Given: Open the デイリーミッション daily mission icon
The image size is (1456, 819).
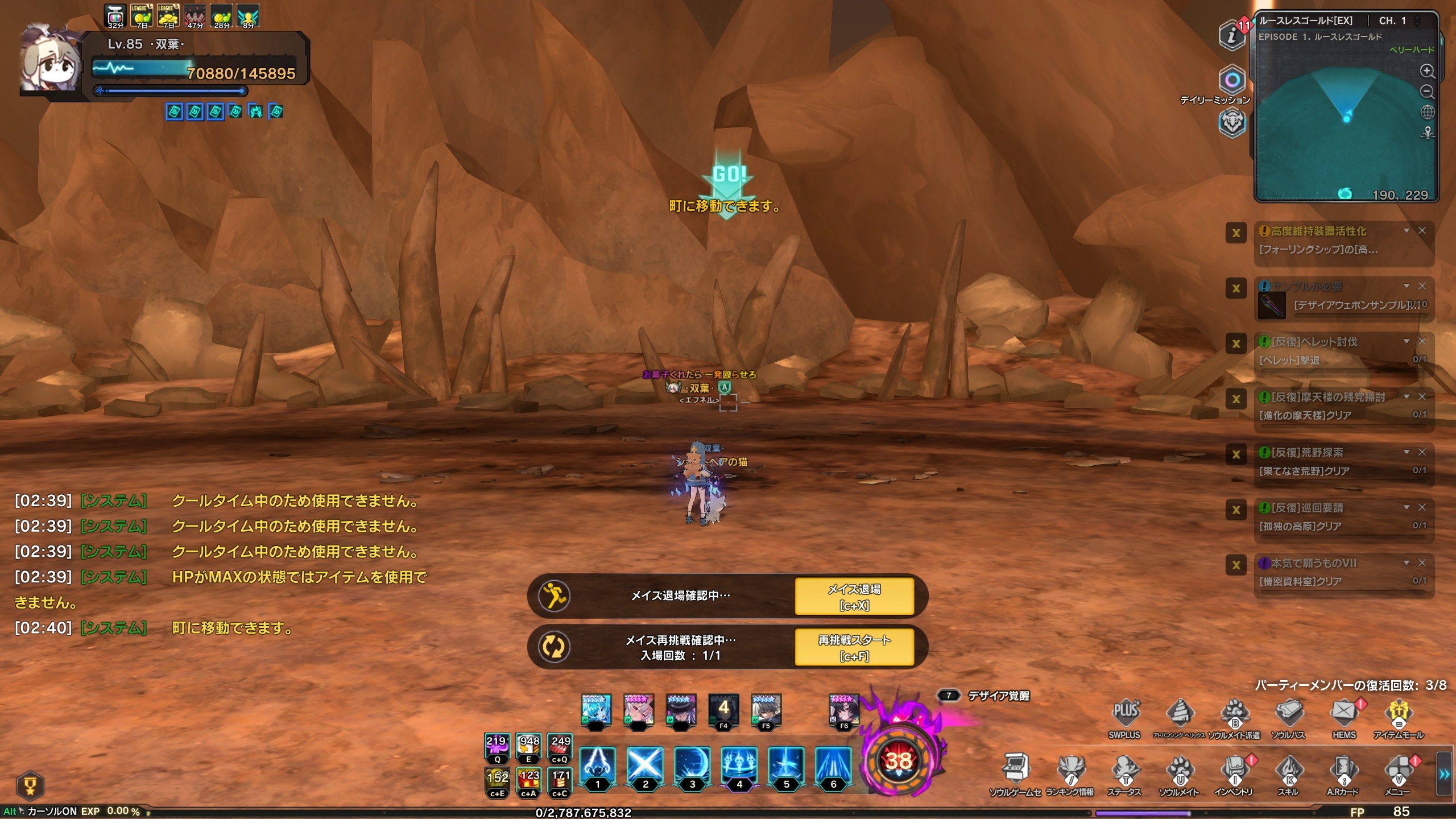Looking at the screenshot, I should (1232, 80).
